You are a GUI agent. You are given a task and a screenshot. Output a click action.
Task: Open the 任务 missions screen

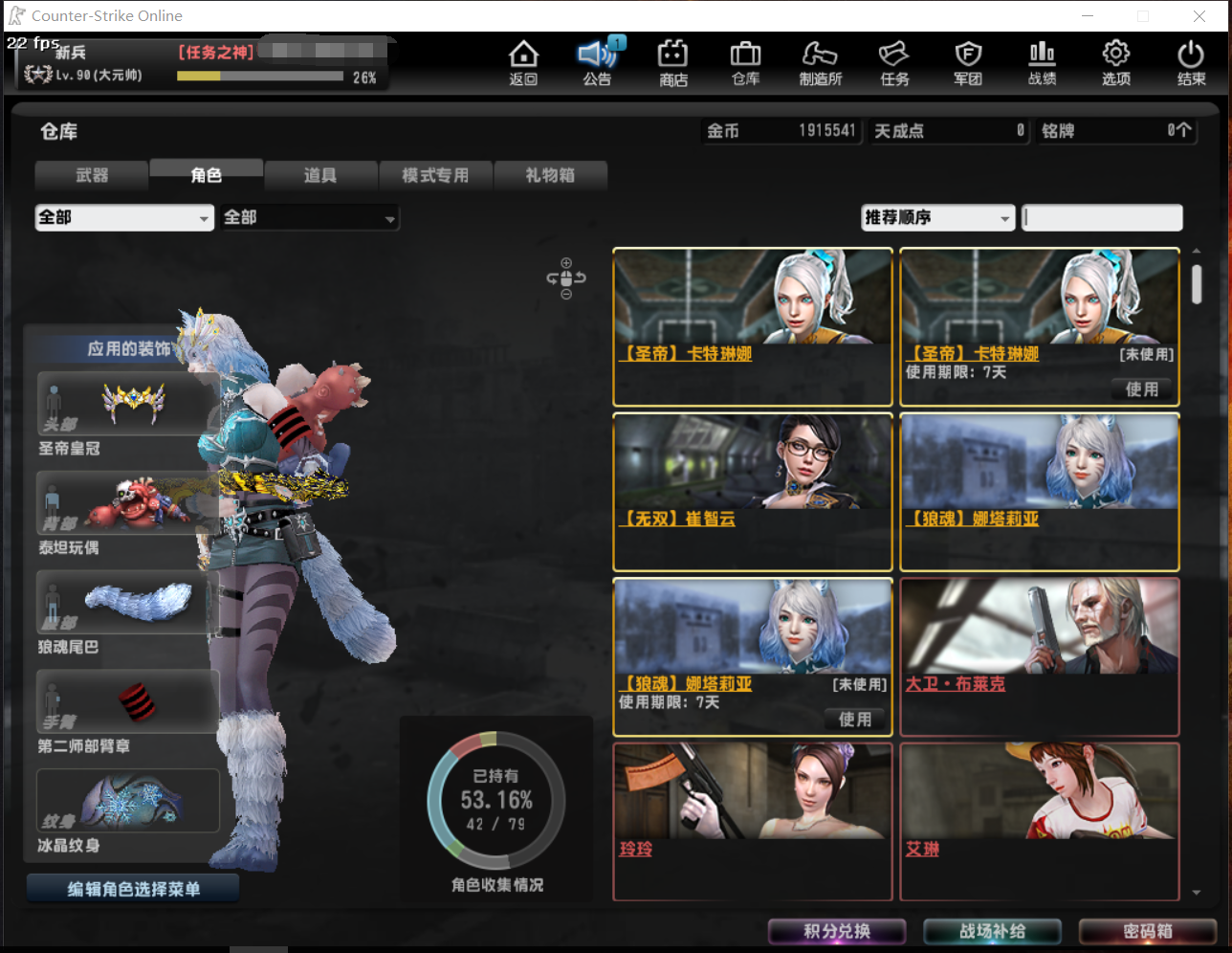(x=893, y=62)
